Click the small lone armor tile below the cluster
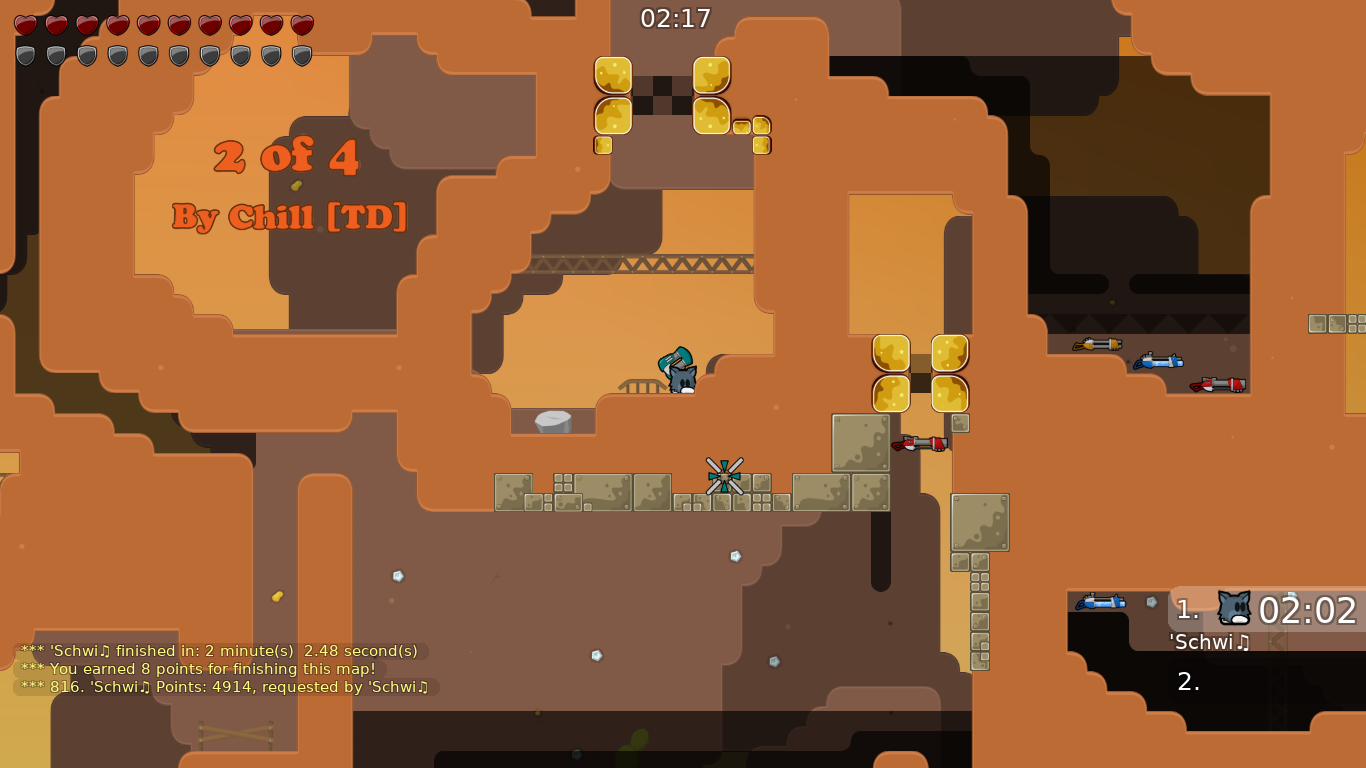This screenshot has height=768, width=1366. (x=604, y=146)
